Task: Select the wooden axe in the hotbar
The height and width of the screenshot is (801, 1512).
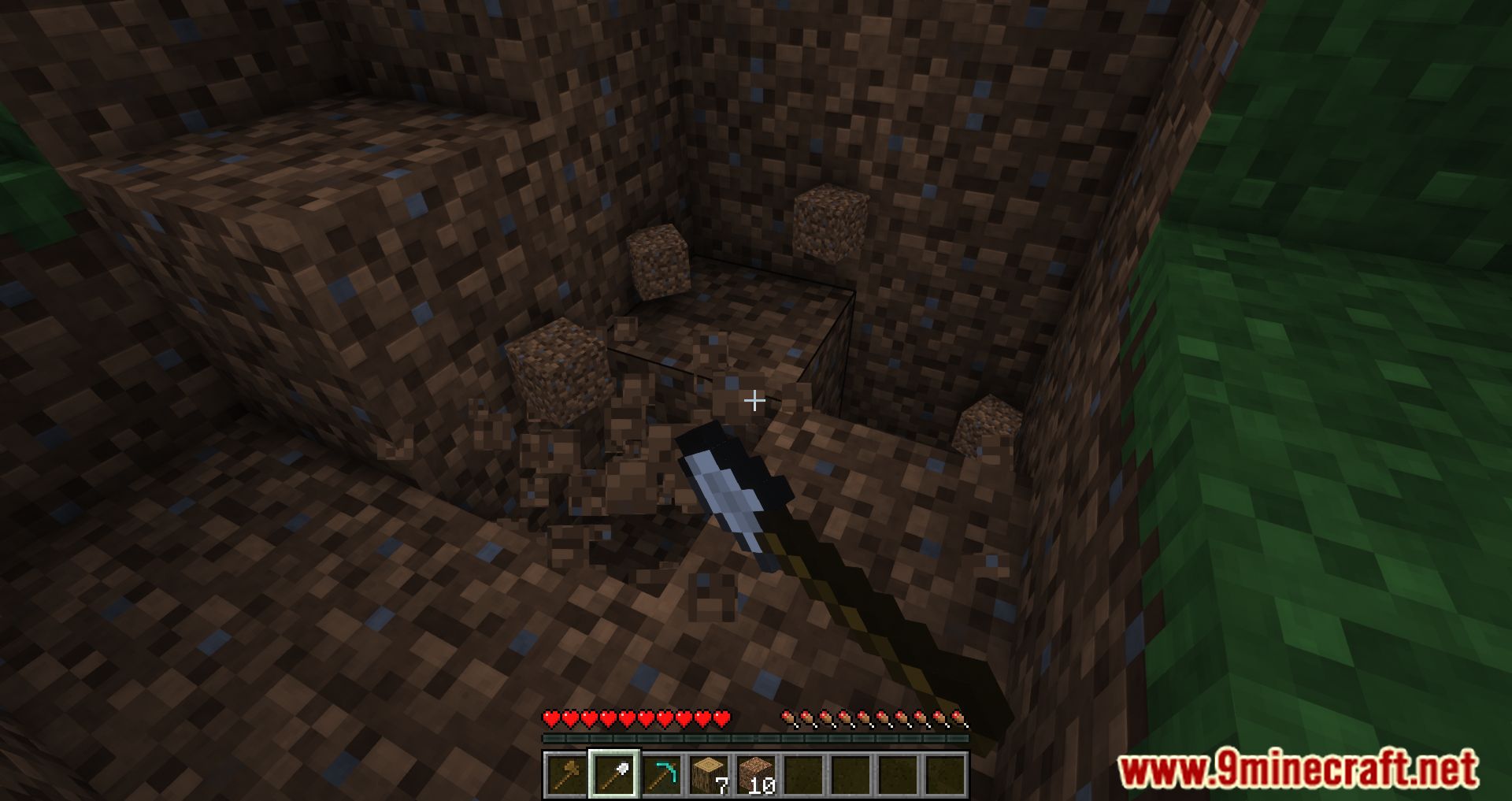Action: click(x=567, y=776)
